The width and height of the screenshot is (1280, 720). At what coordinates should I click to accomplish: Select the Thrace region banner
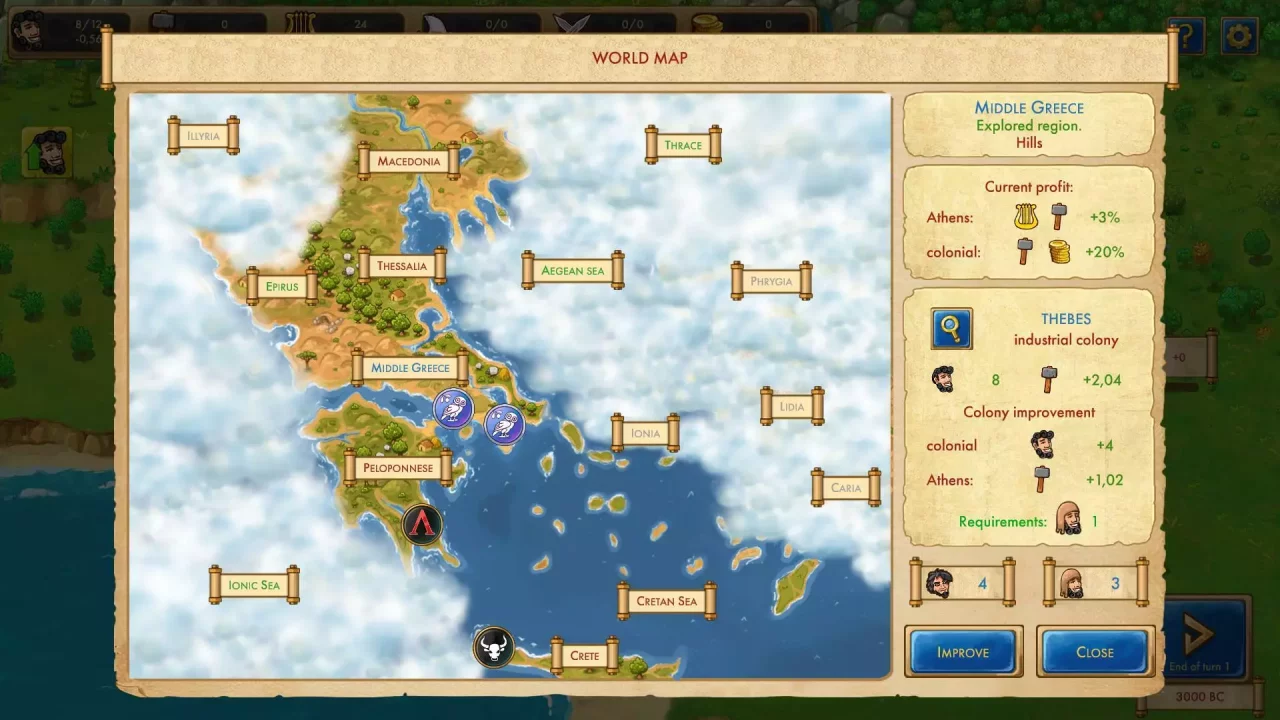682,144
